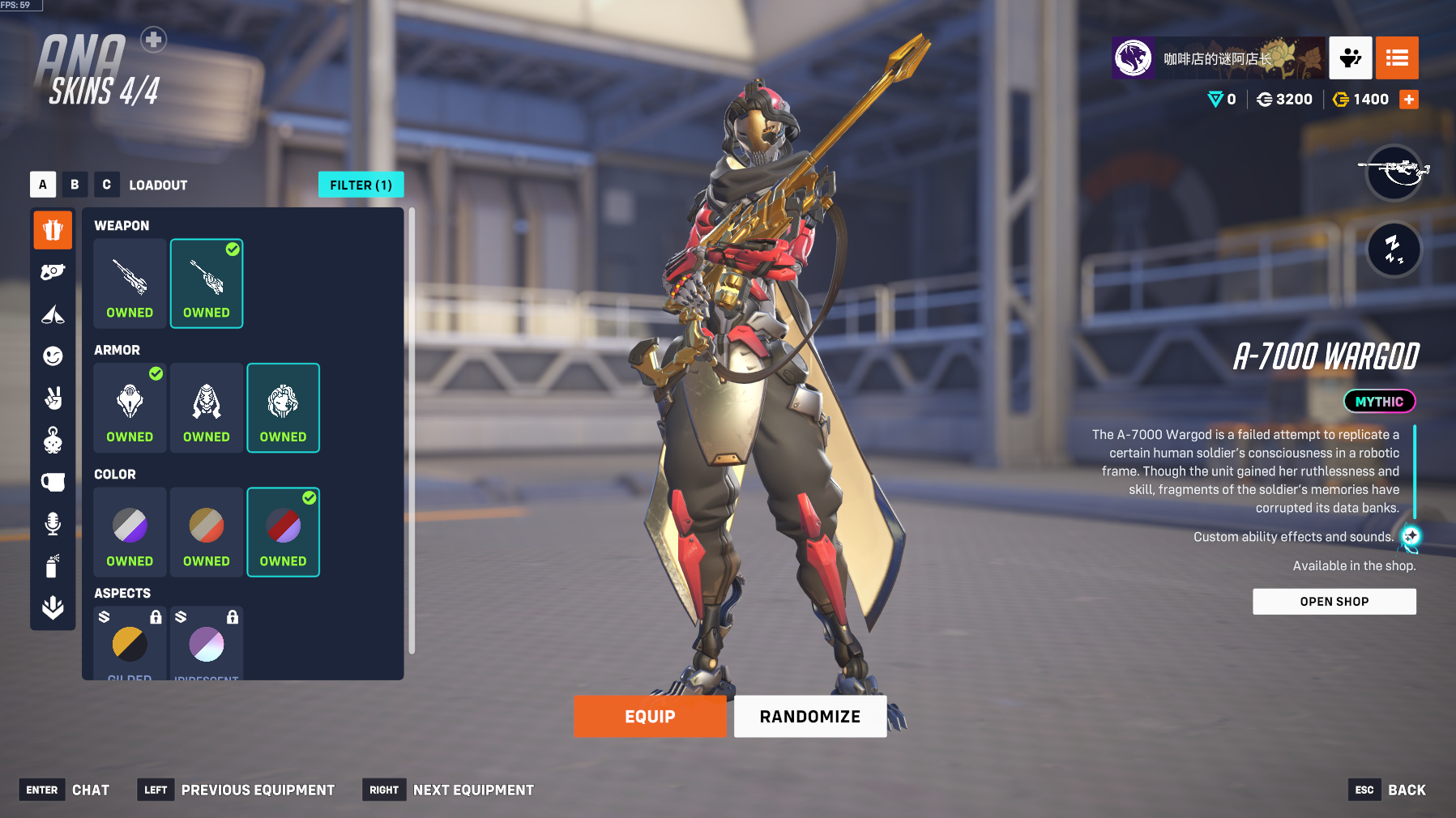Open the Filter (1) options
Image resolution: width=1456 pixels, height=818 pixels.
coord(361,185)
